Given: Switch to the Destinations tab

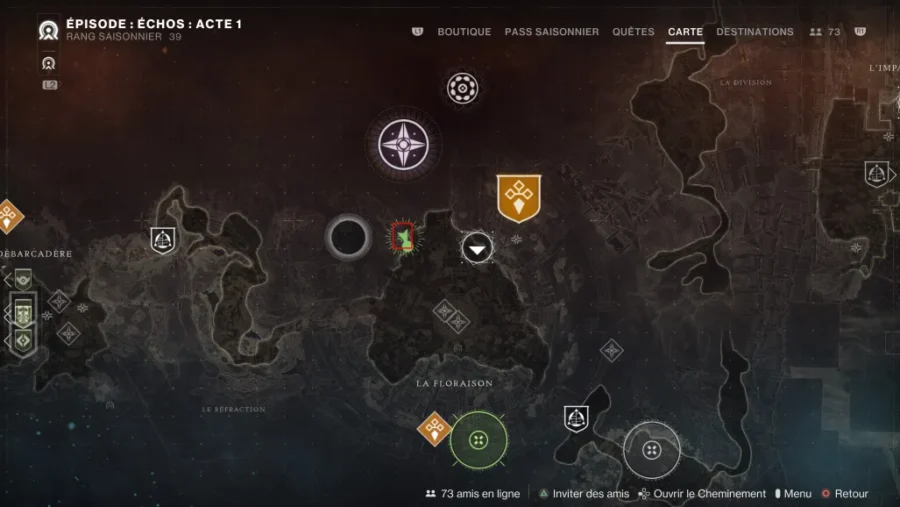Looking at the screenshot, I should [755, 32].
